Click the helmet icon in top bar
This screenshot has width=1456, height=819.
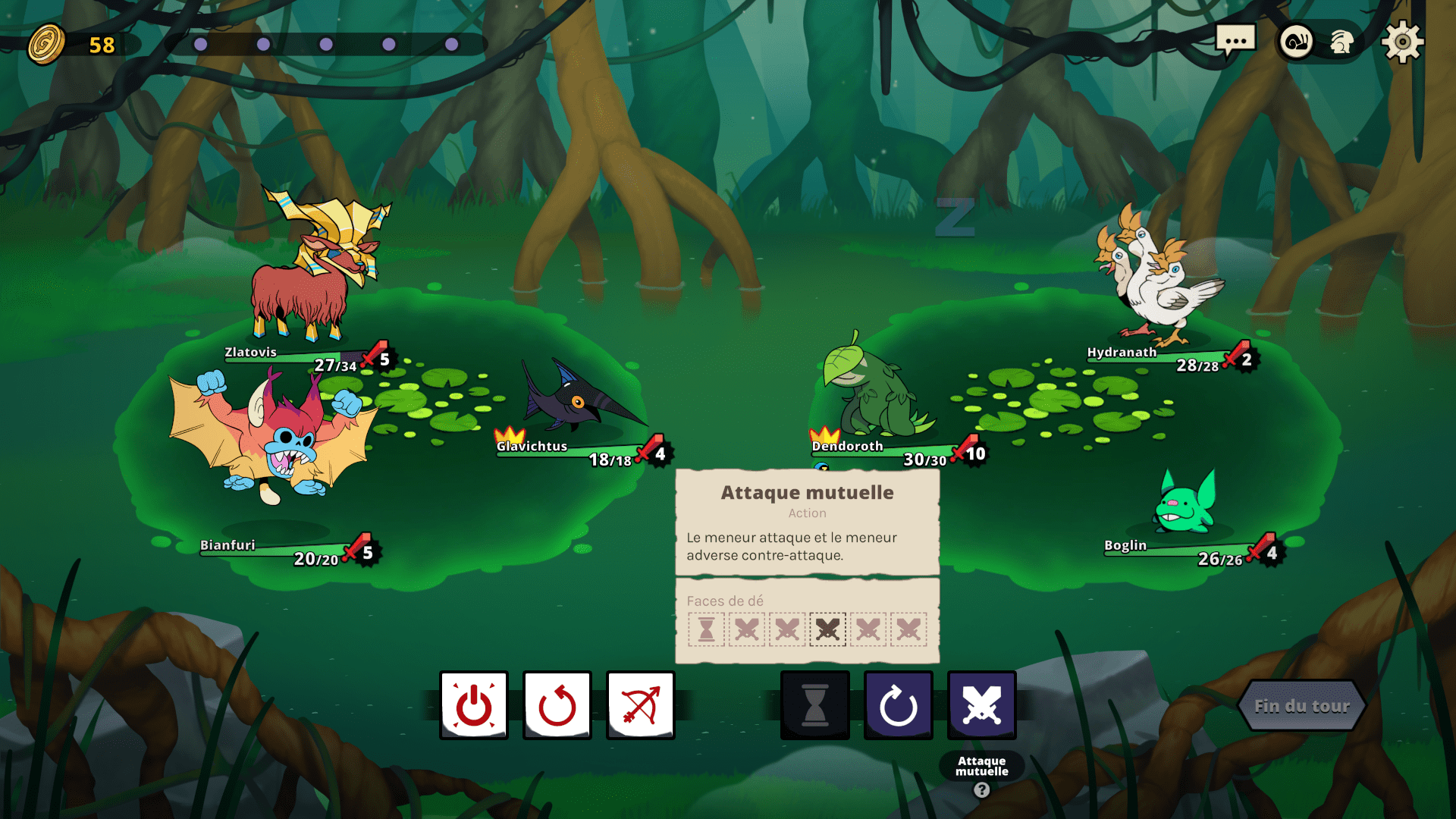(x=1341, y=42)
